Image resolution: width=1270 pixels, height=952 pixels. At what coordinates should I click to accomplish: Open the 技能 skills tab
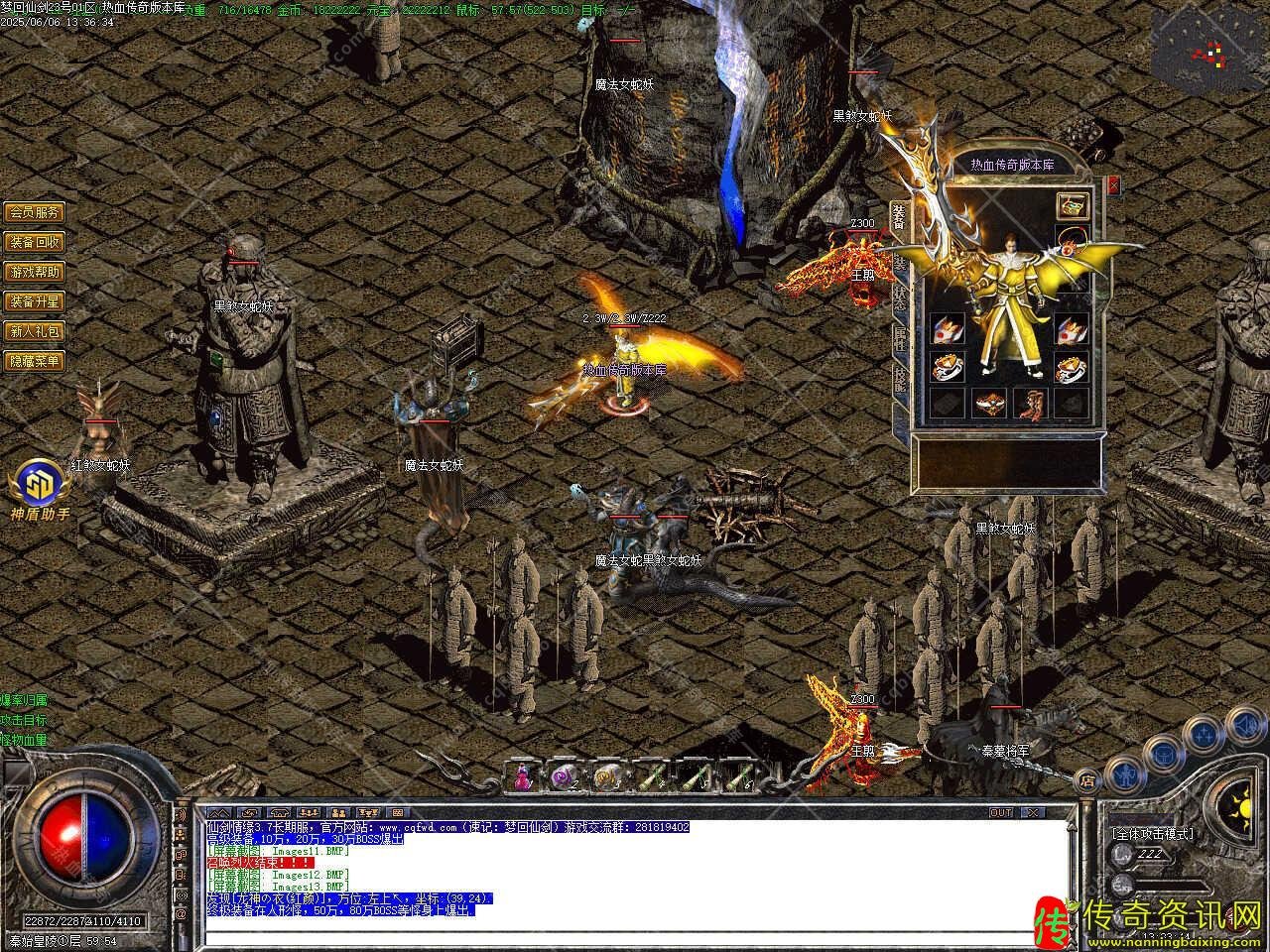pyautogui.click(x=900, y=381)
